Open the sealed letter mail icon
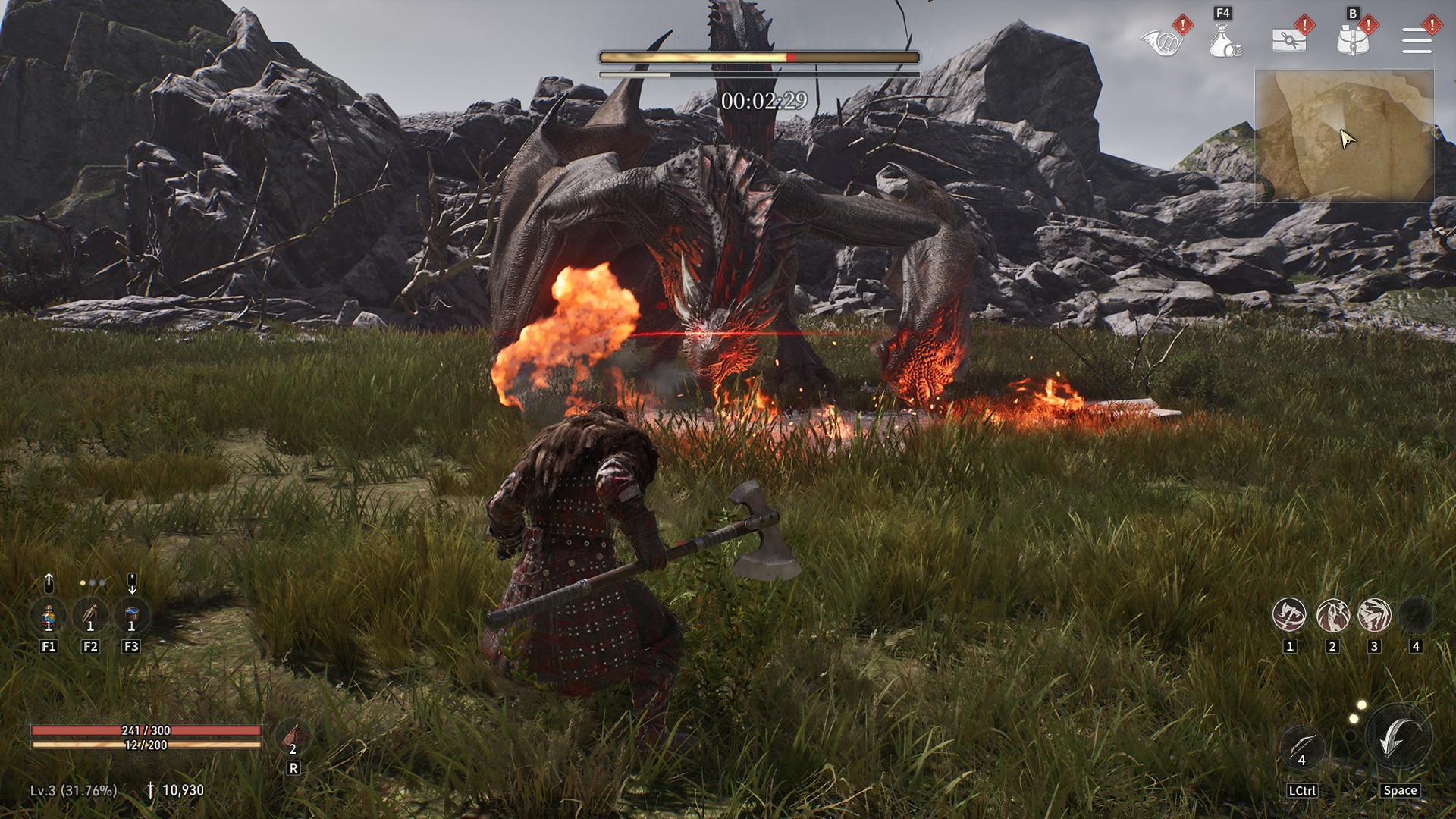This screenshot has height=819, width=1456. tap(1288, 40)
